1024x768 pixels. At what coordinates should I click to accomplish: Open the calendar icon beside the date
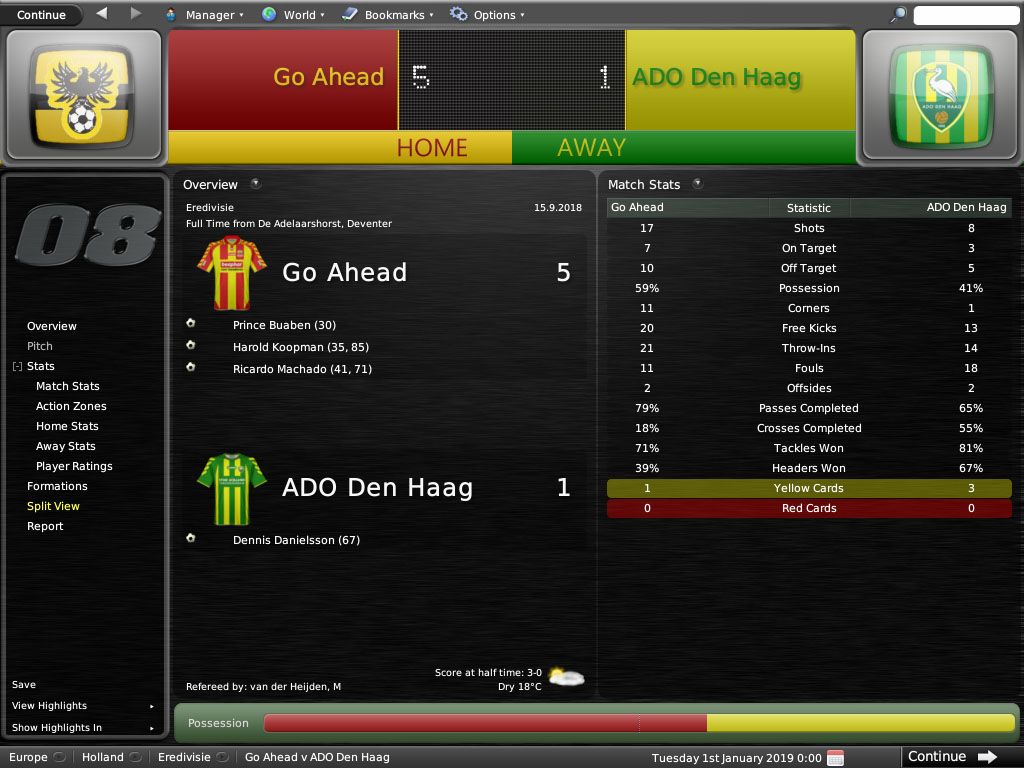click(x=835, y=757)
